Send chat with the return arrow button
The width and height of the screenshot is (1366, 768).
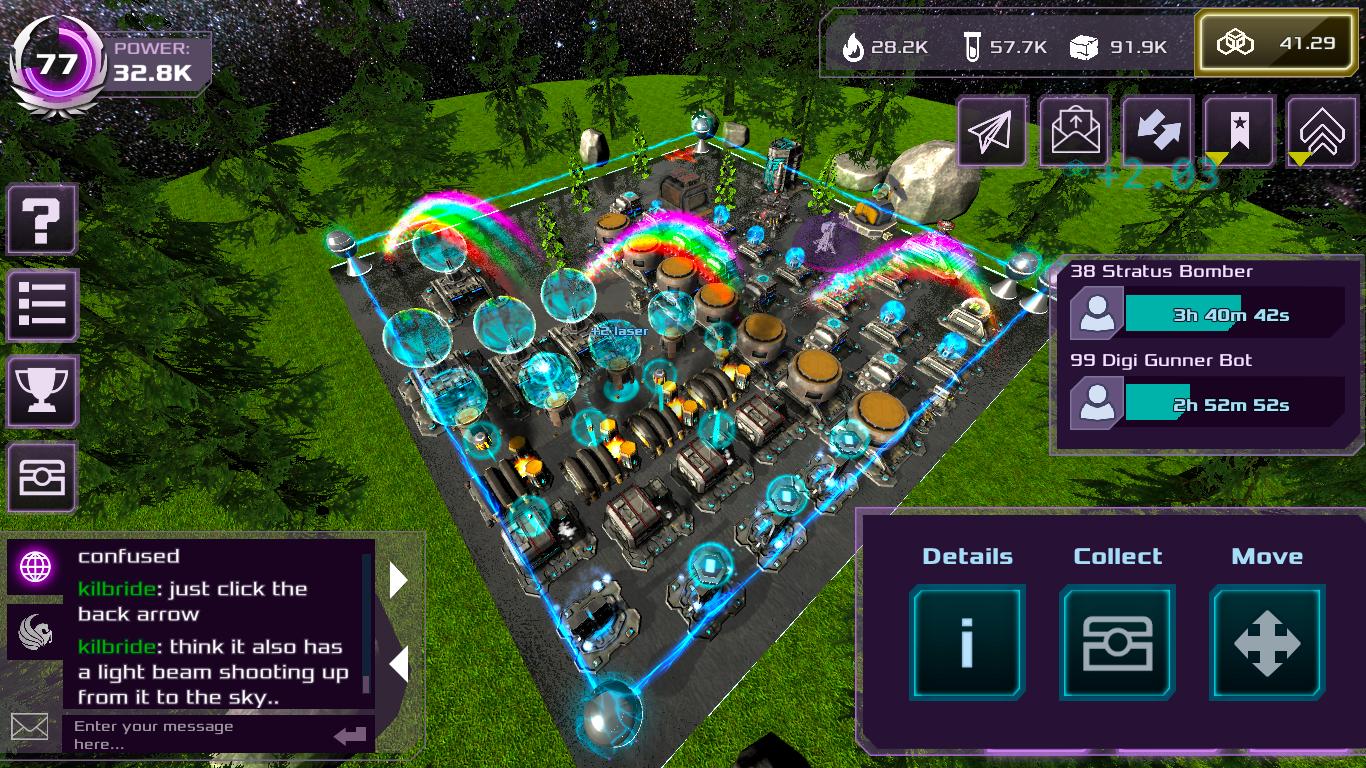pos(350,736)
